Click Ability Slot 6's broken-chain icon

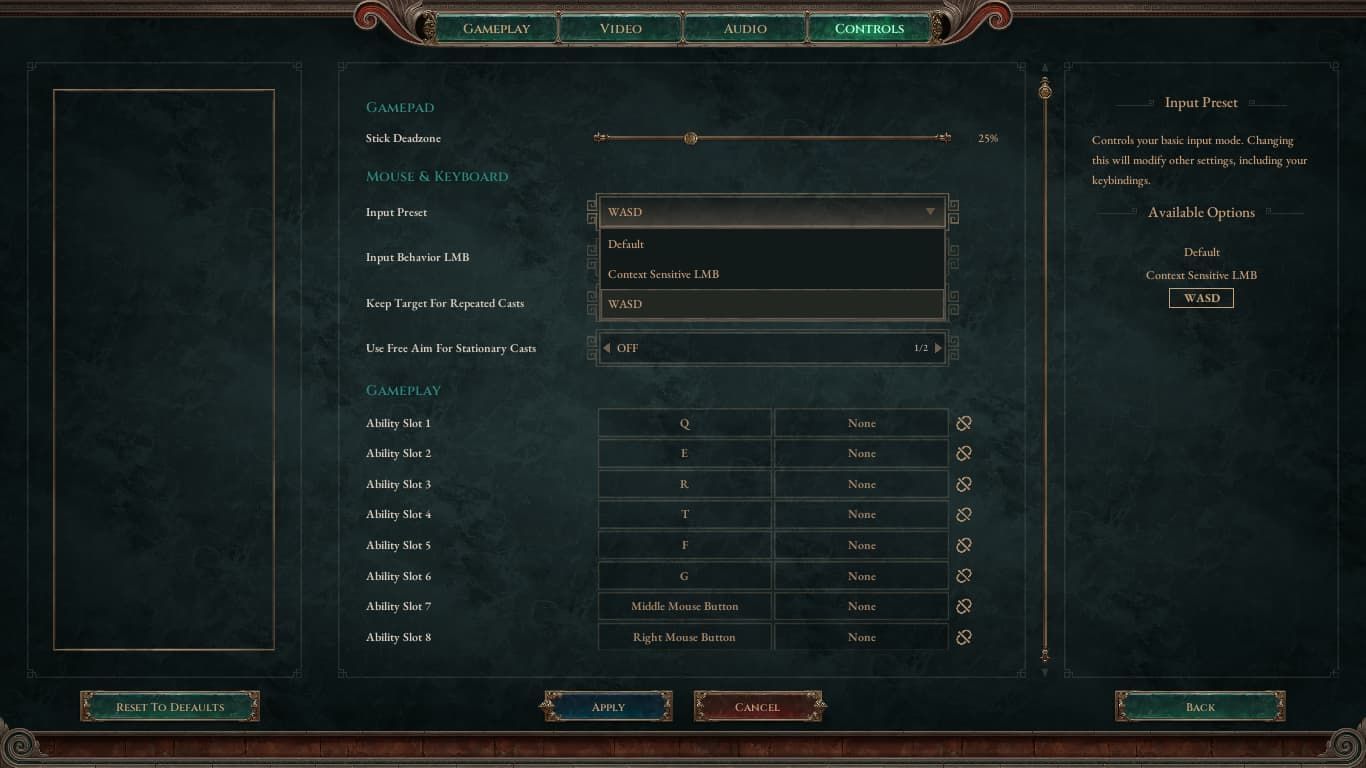(962, 576)
